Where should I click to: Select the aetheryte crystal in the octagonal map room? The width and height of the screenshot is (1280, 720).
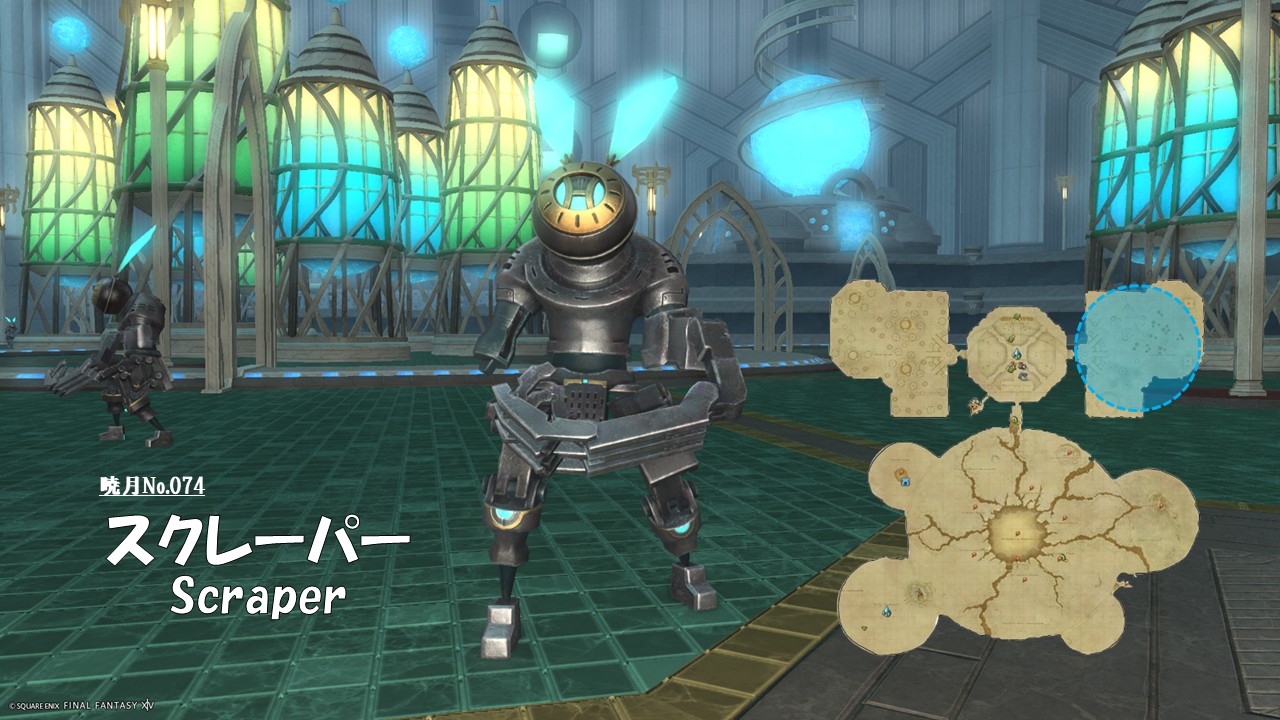[x=1016, y=354]
